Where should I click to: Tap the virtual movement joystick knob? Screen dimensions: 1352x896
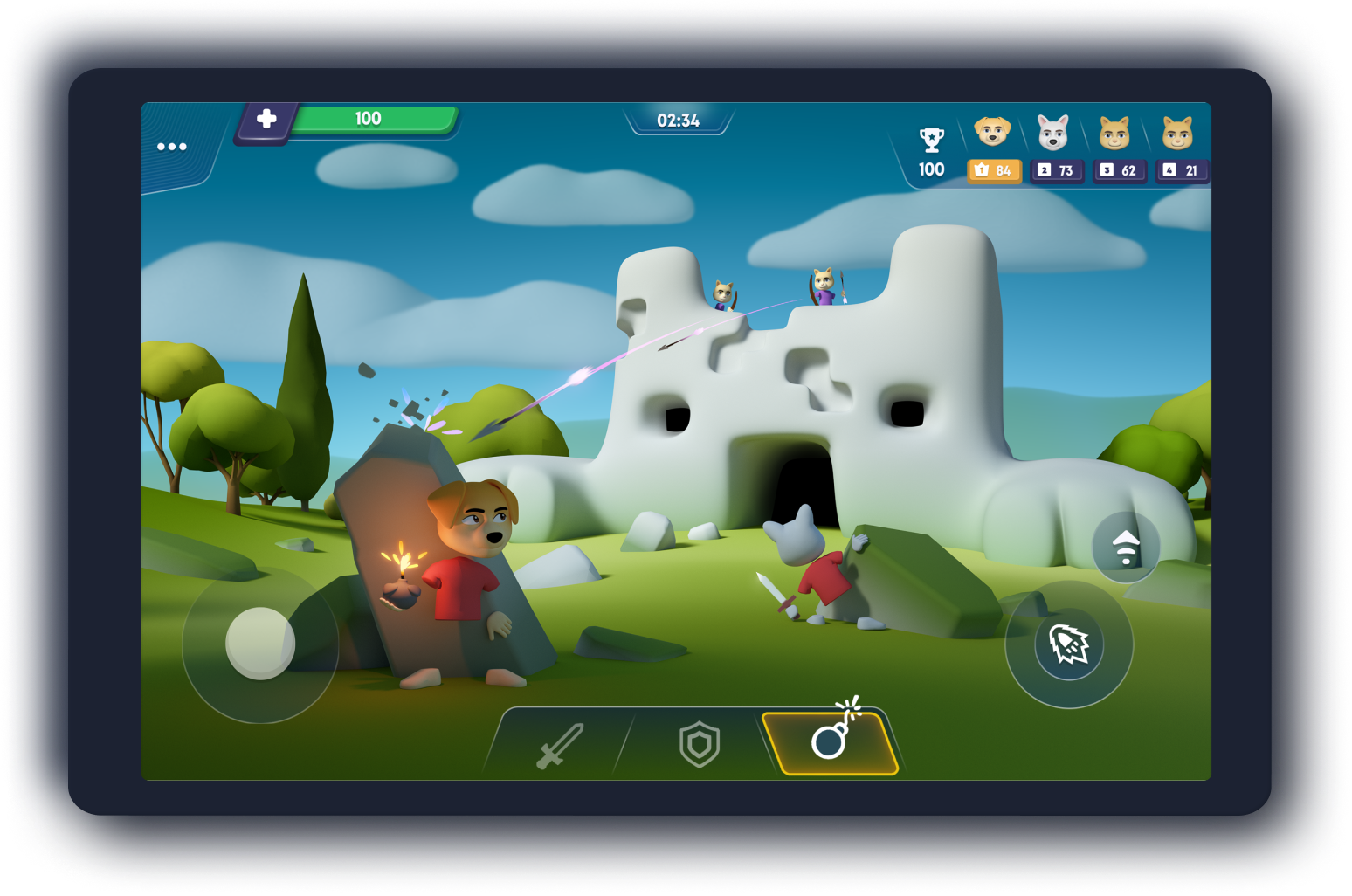(260, 644)
